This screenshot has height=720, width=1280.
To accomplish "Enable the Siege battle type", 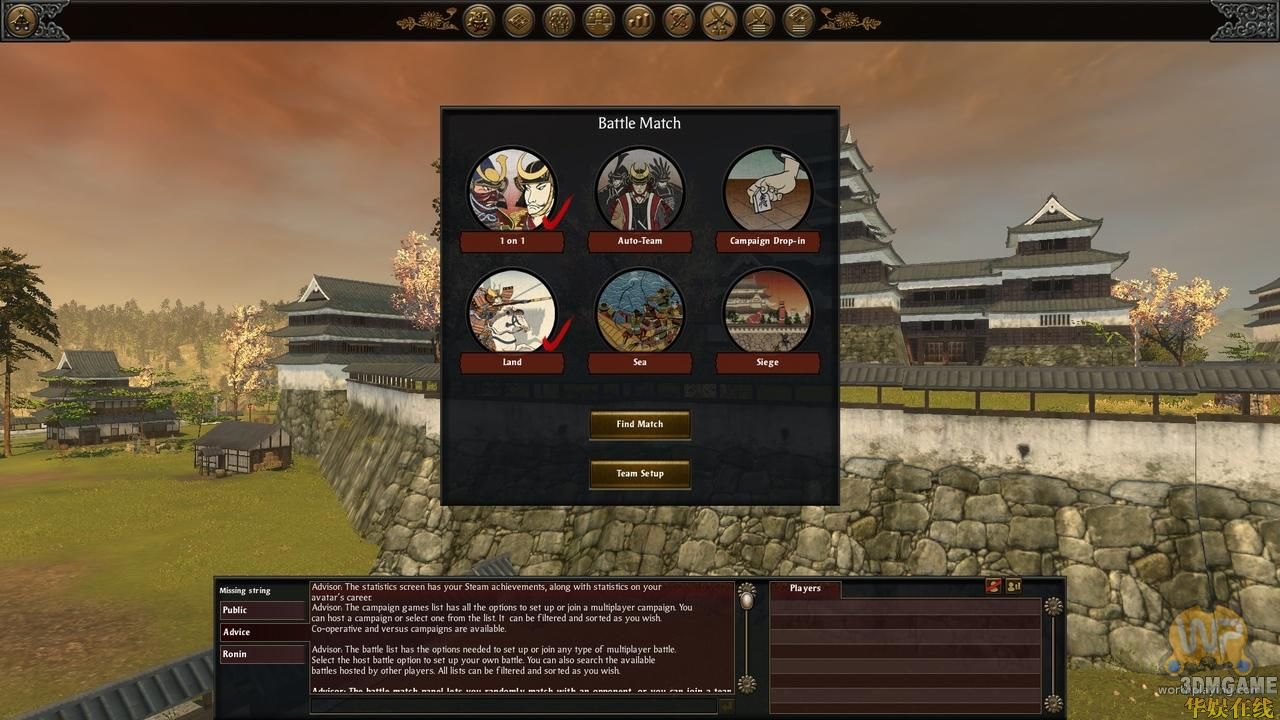I will 768,312.
